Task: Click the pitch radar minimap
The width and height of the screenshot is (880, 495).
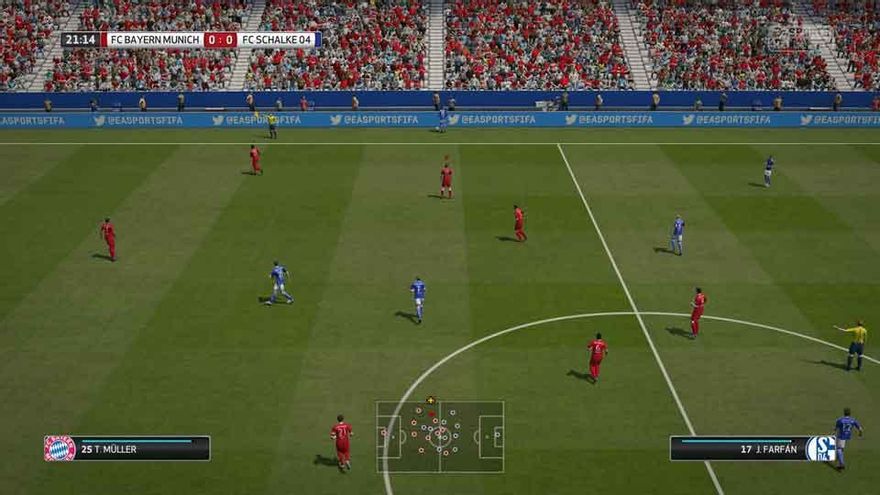Action: (440, 436)
